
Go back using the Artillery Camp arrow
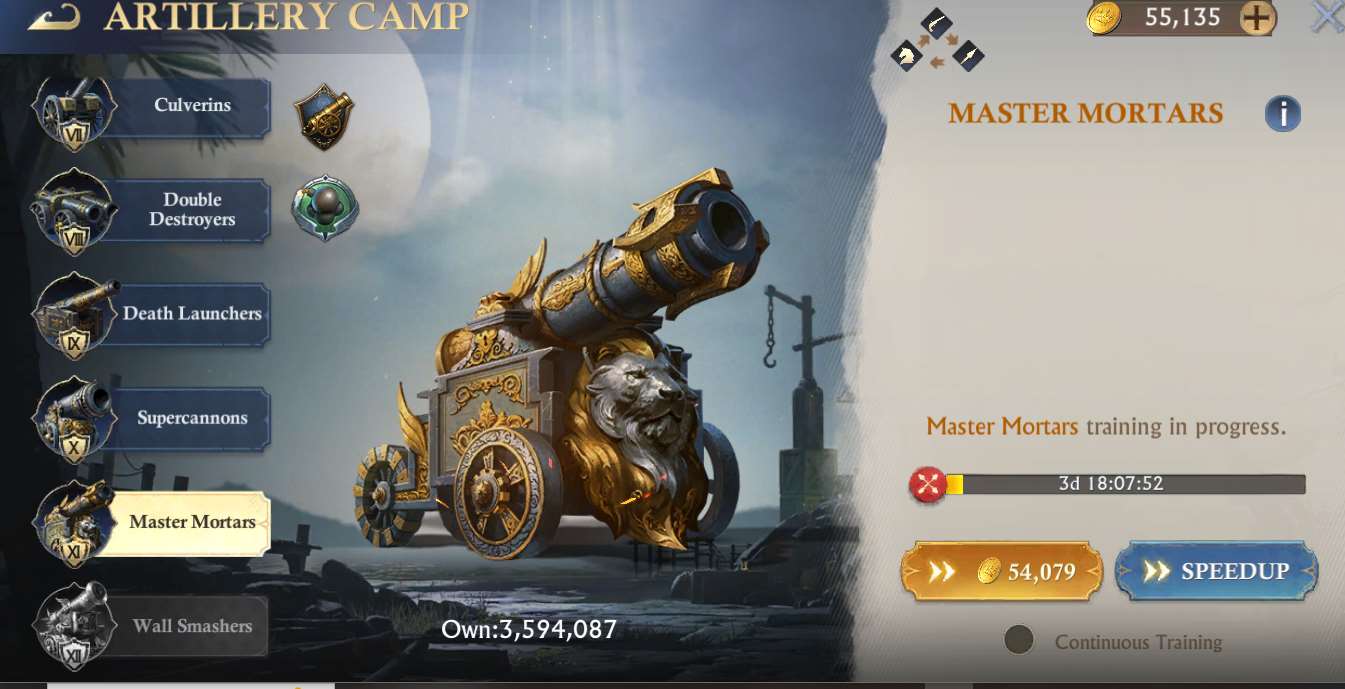click(x=54, y=17)
